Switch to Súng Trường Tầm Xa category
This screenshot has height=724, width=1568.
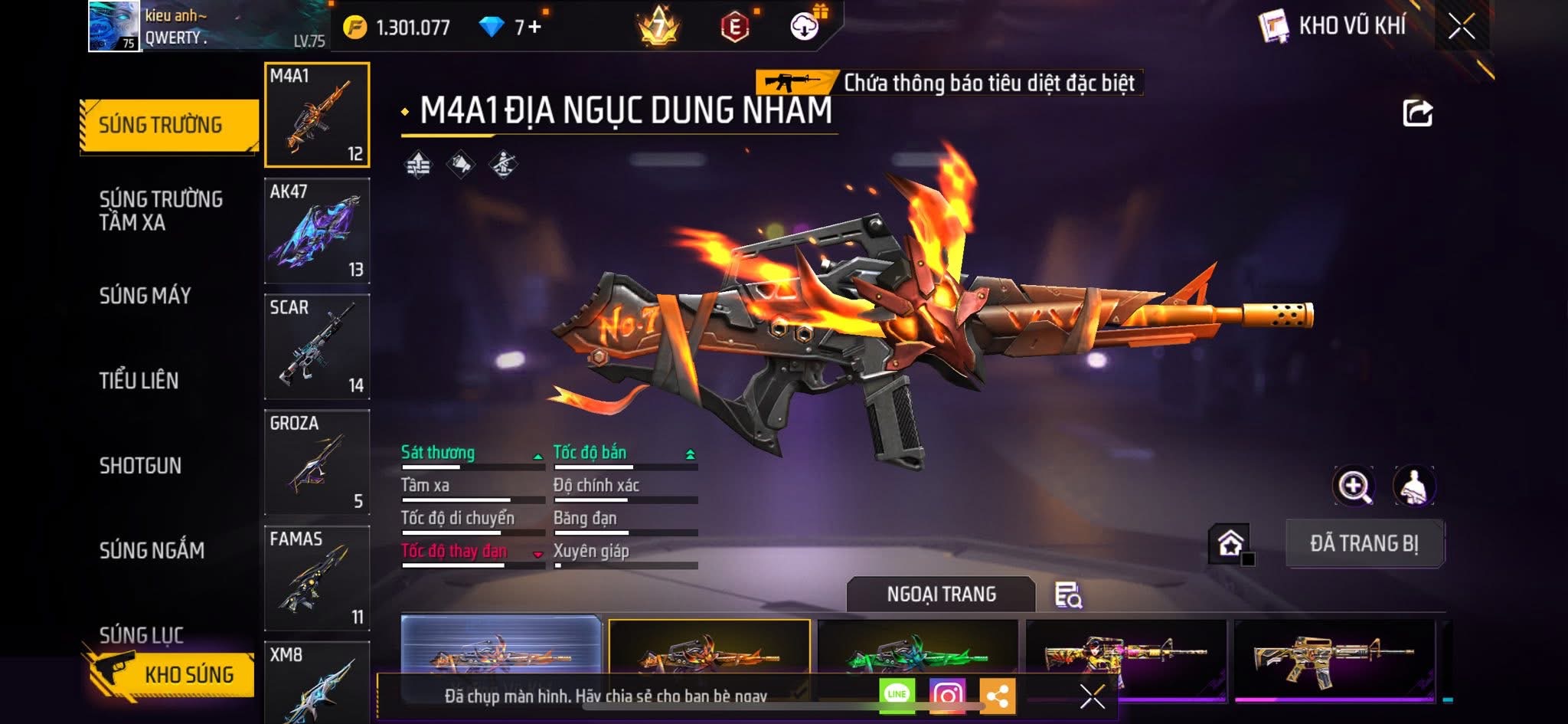point(161,211)
